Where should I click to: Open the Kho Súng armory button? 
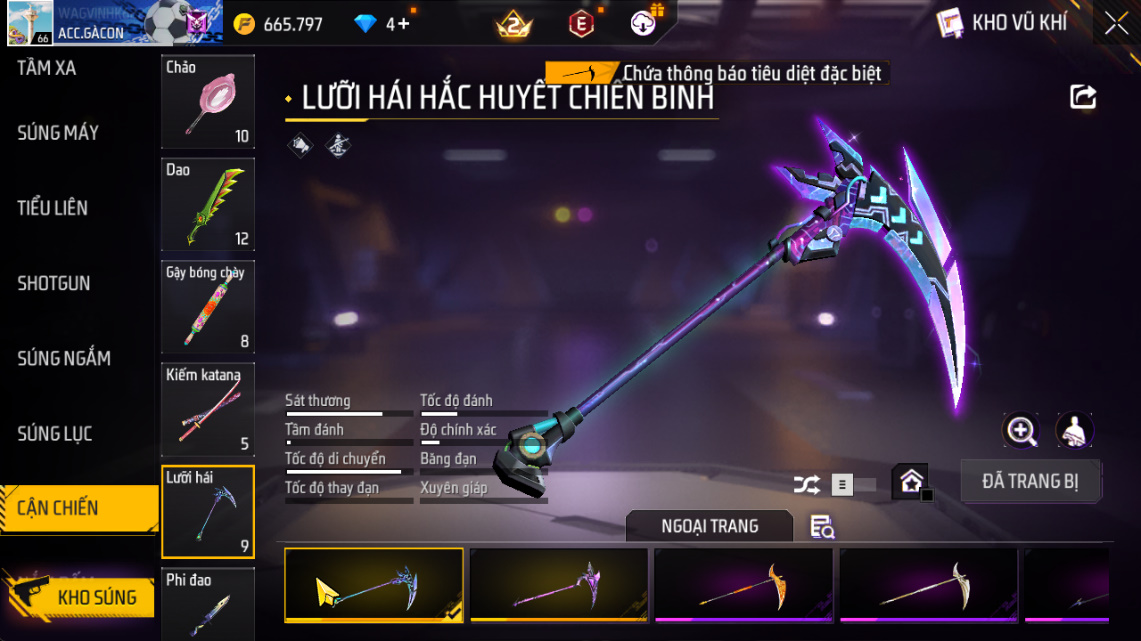click(x=80, y=597)
